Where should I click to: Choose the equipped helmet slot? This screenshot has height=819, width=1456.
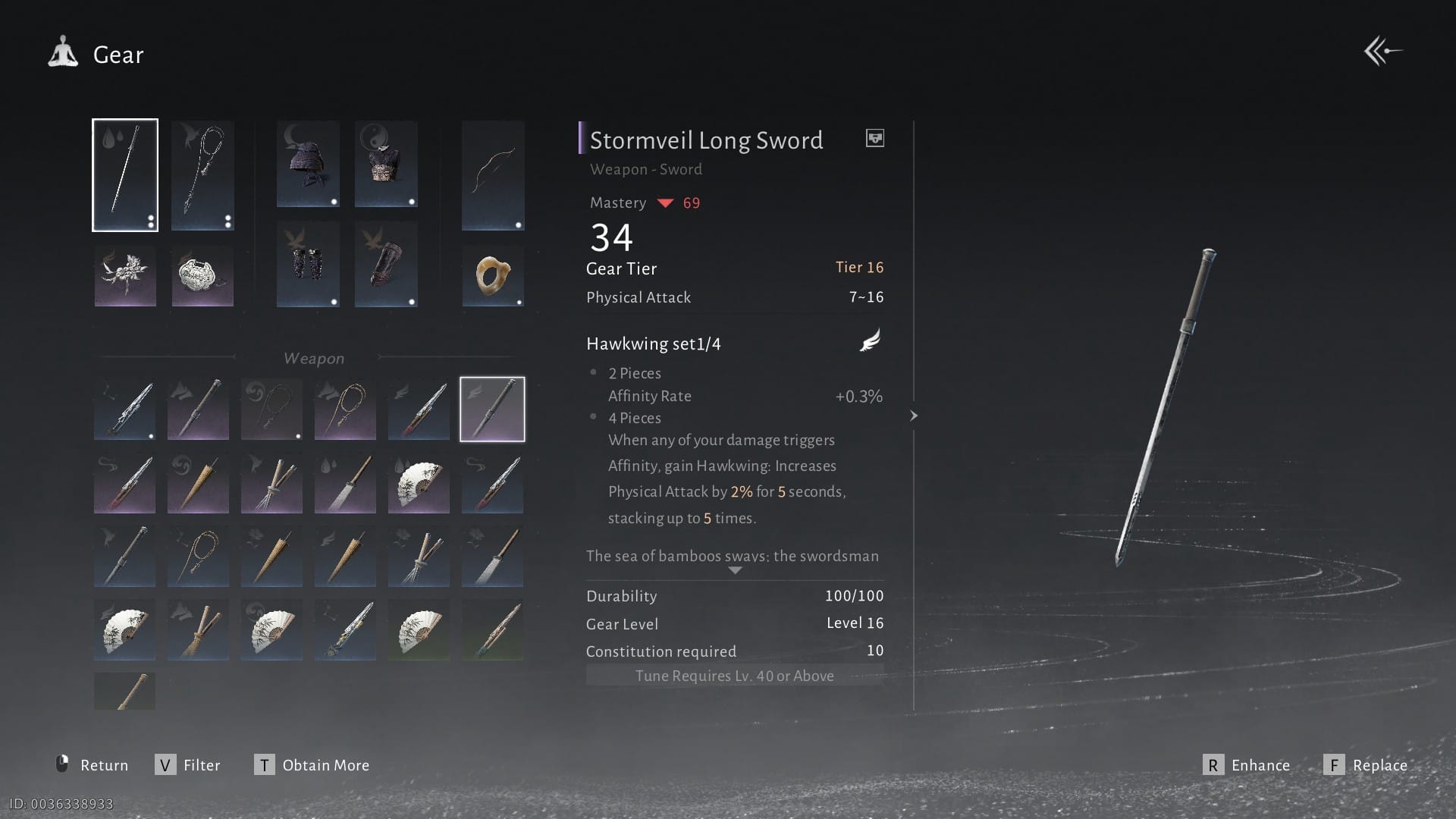[x=308, y=164]
